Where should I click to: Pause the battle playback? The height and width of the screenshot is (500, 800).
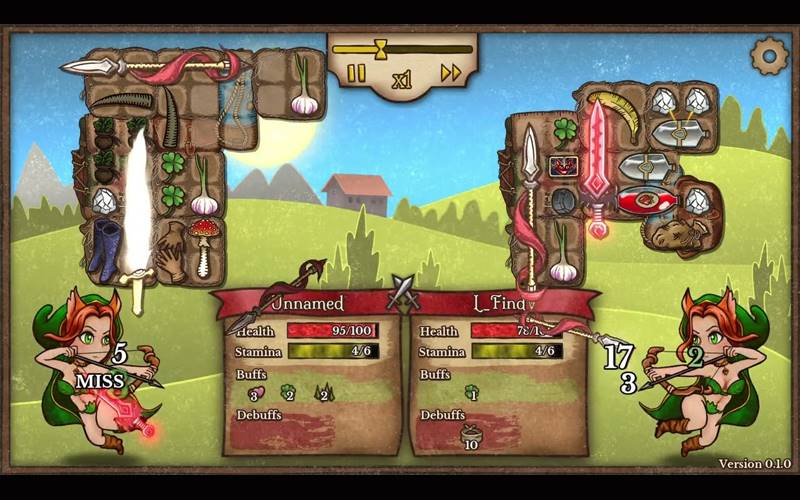point(356,73)
